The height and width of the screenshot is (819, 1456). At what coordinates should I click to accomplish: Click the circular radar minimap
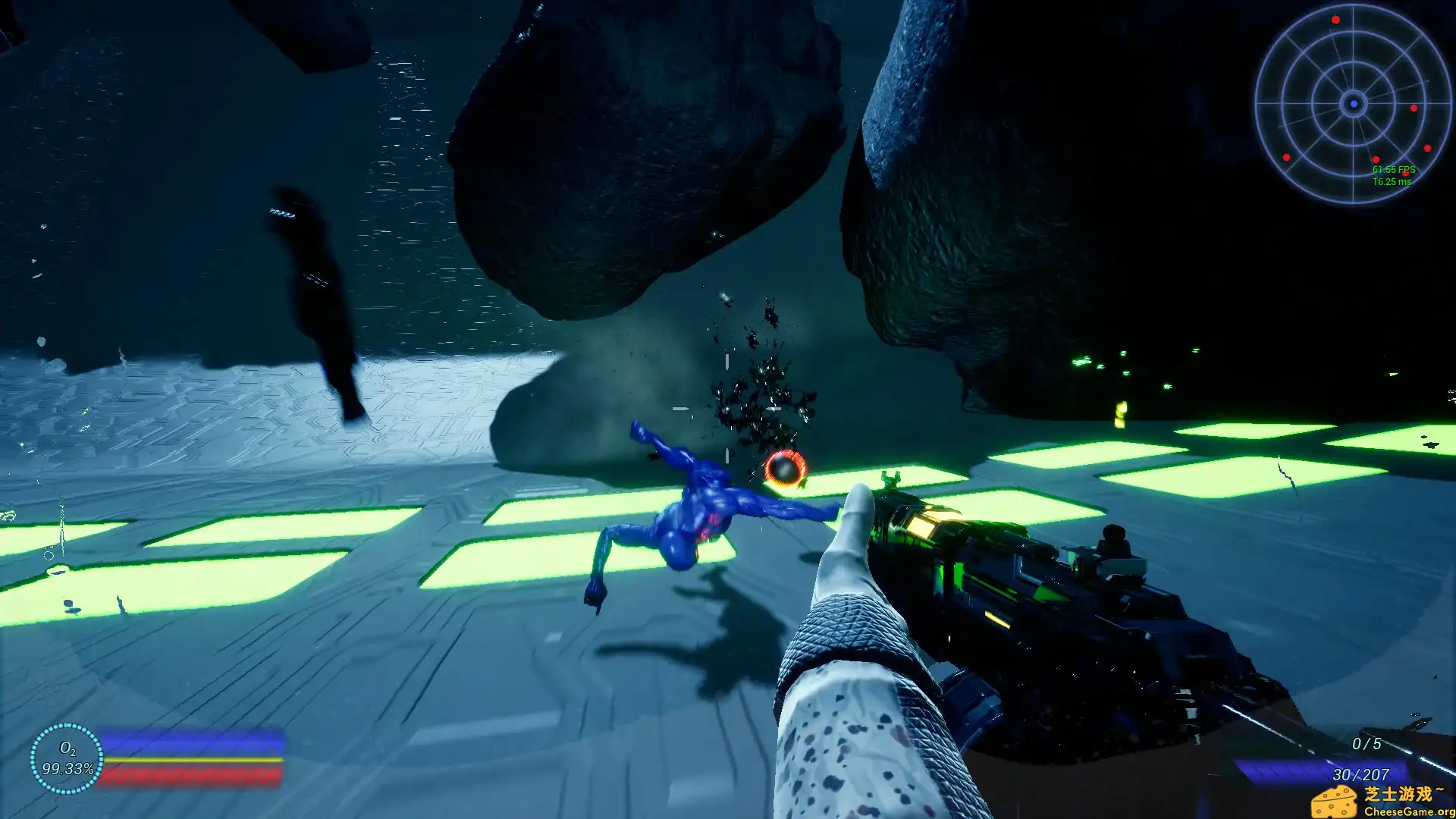coord(1353,104)
